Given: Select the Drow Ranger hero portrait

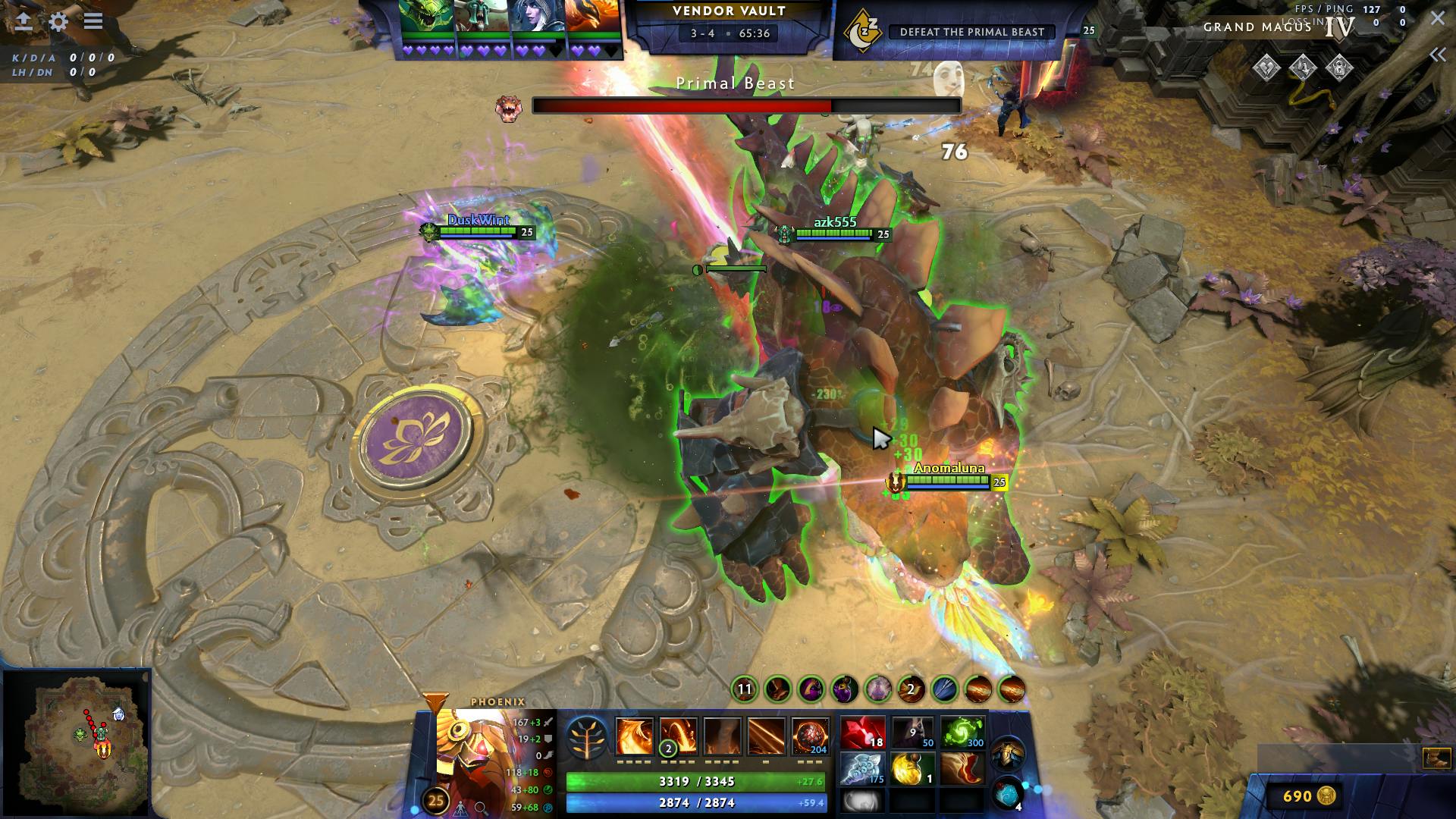Looking at the screenshot, I should [538, 17].
